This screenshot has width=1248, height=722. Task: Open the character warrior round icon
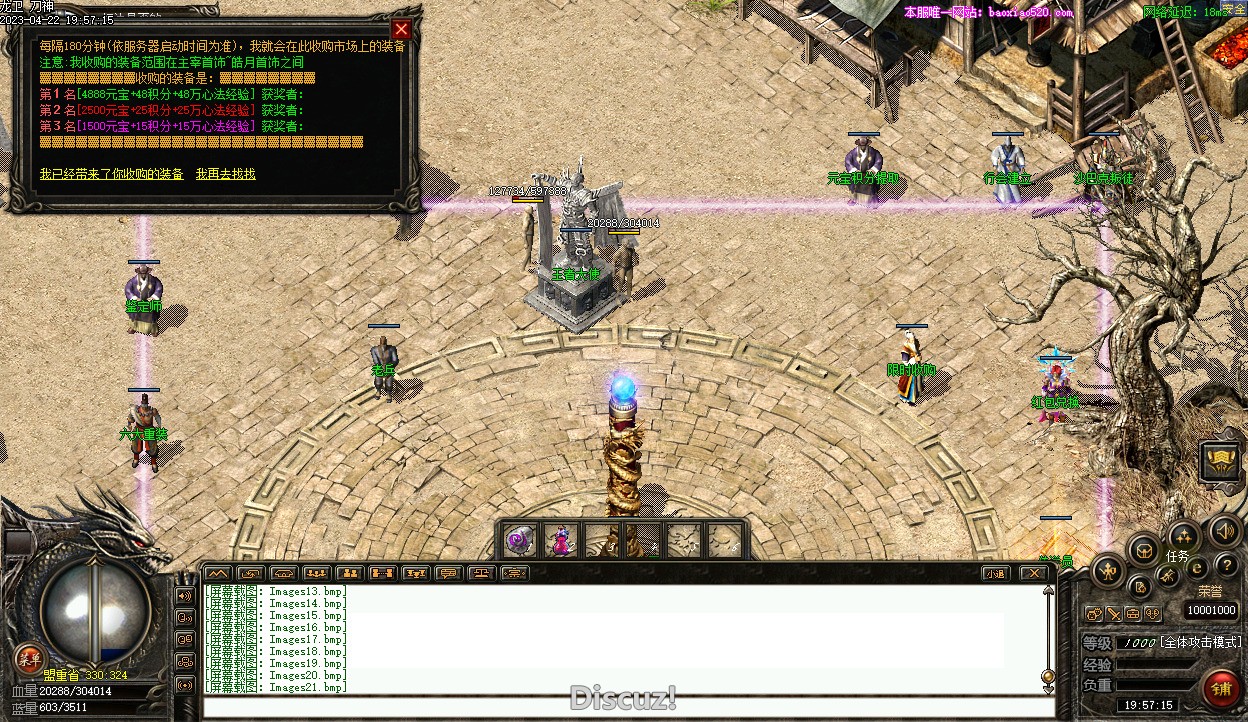point(1108,572)
